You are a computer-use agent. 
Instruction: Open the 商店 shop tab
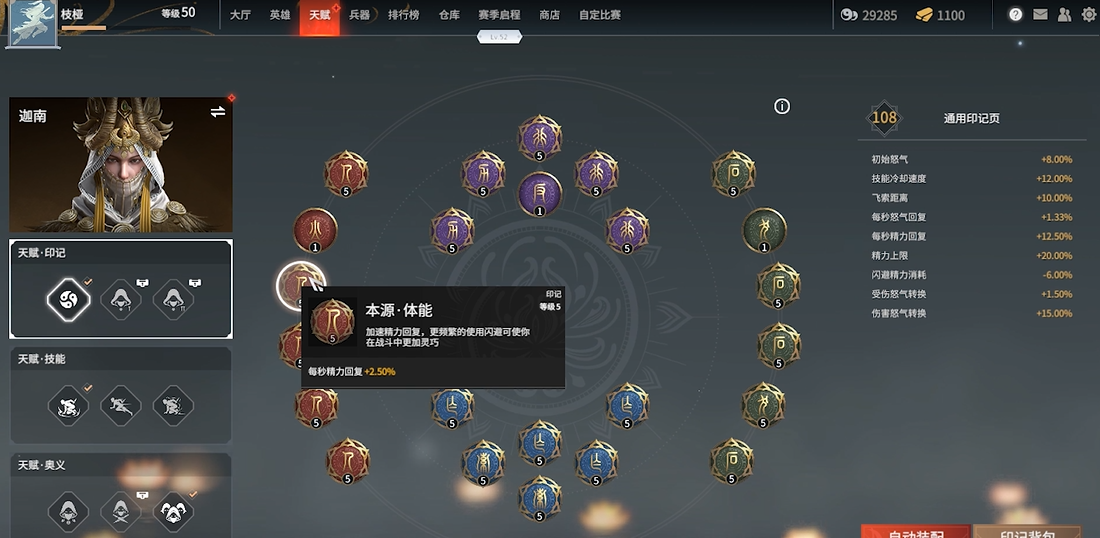549,15
